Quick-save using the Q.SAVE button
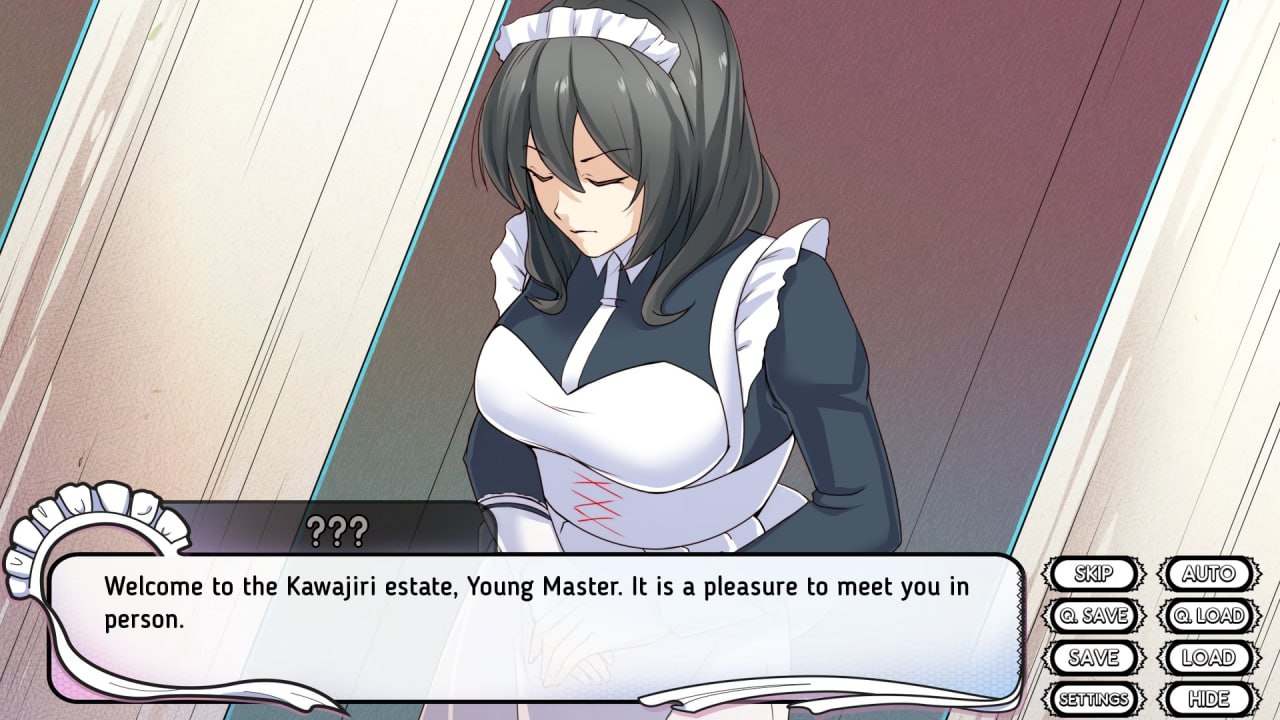 (x=1096, y=616)
